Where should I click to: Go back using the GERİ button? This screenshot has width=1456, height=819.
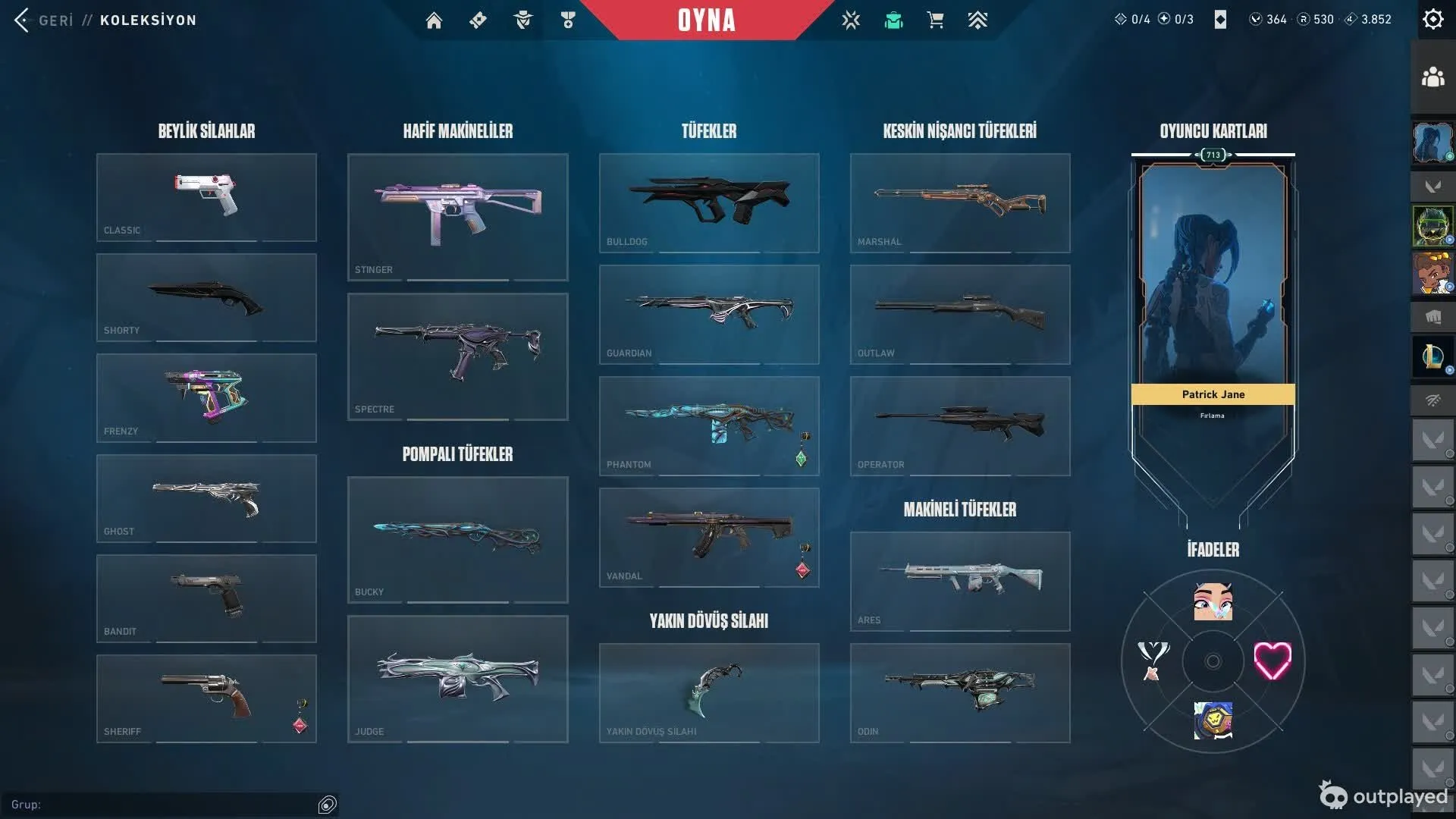[x=44, y=20]
